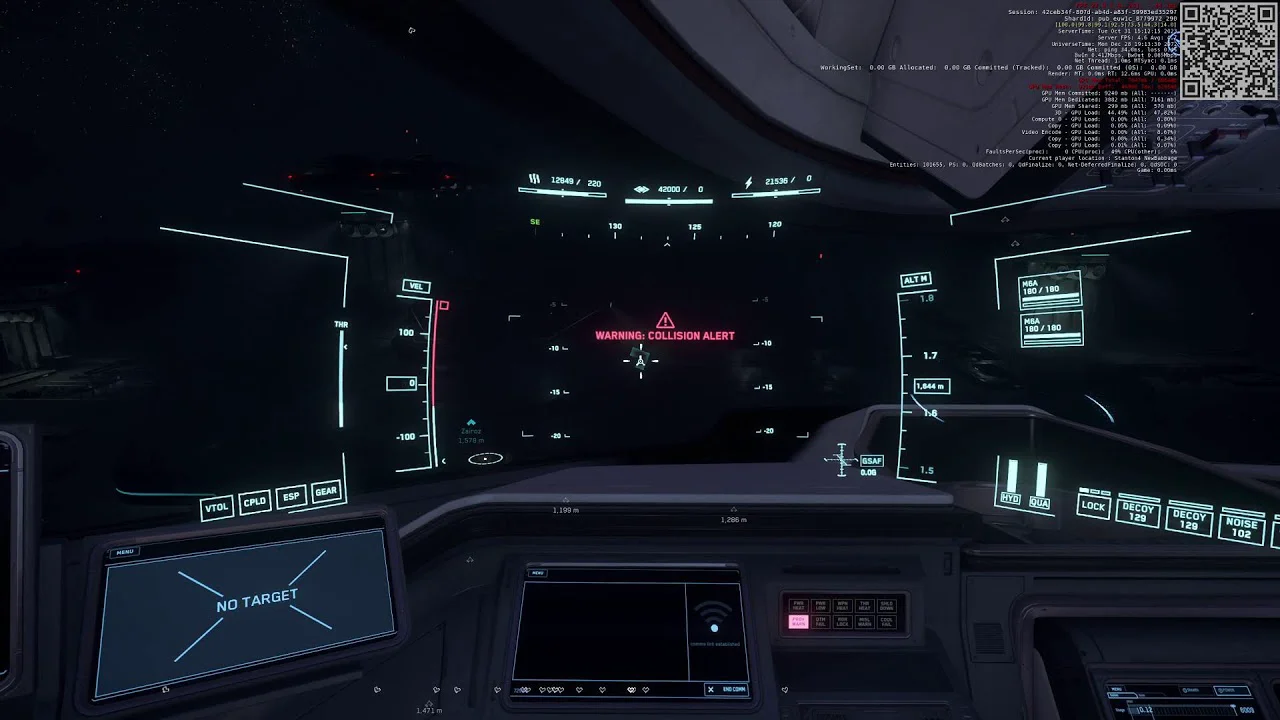
Task: Toggle the VTOL indicator
Action: tap(217, 507)
